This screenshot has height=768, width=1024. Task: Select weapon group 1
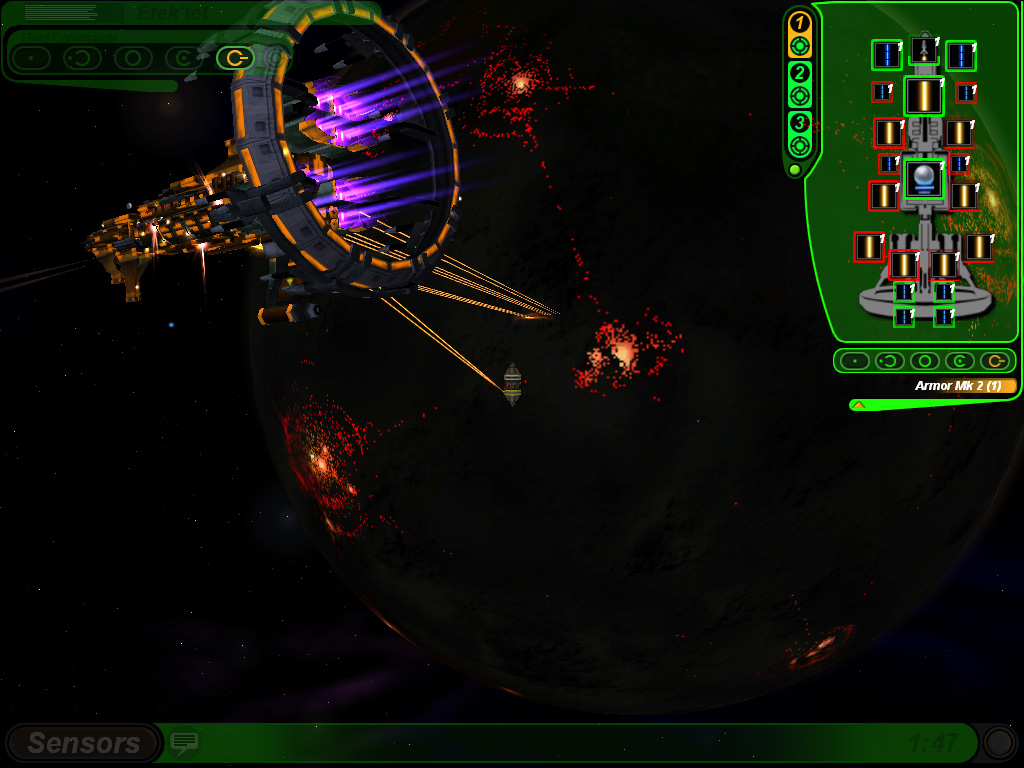pos(799,34)
